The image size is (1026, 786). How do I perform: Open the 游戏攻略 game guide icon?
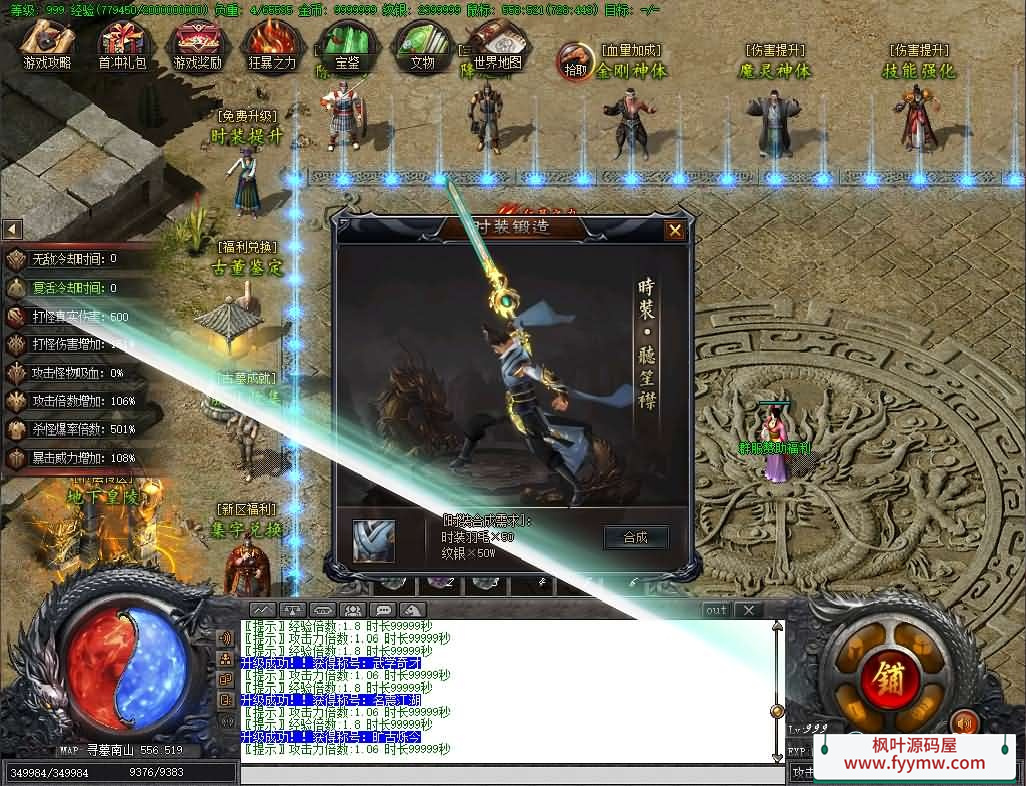pyautogui.click(x=47, y=46)
